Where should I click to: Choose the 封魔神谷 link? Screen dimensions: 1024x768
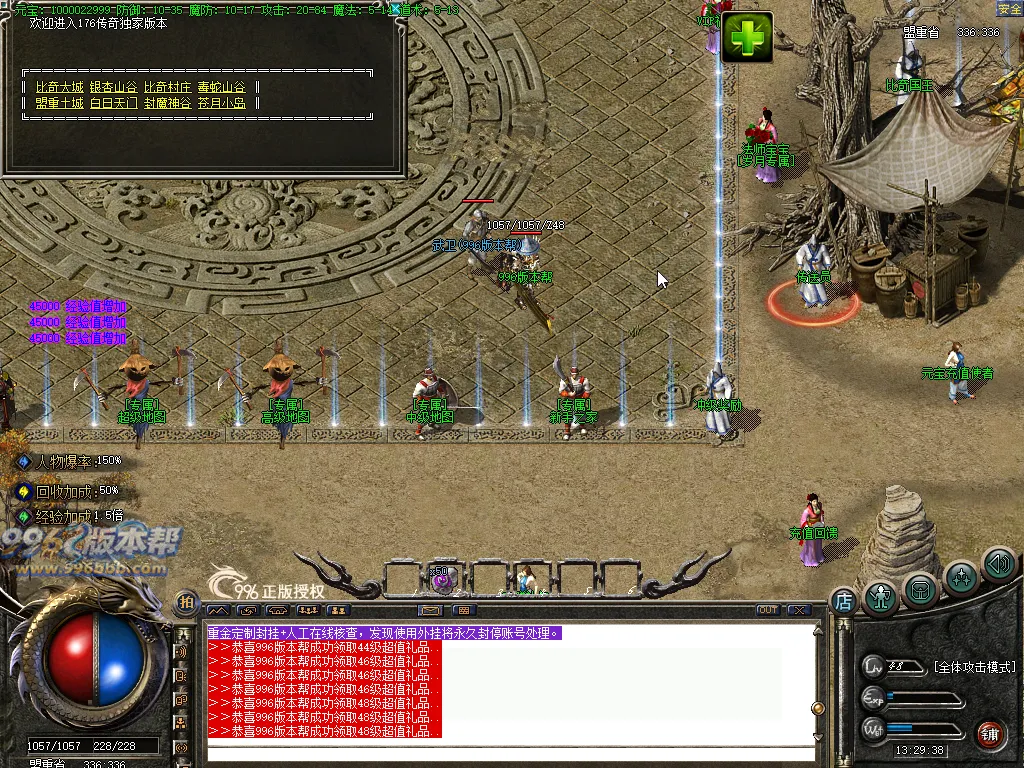[x=168, y=102]
